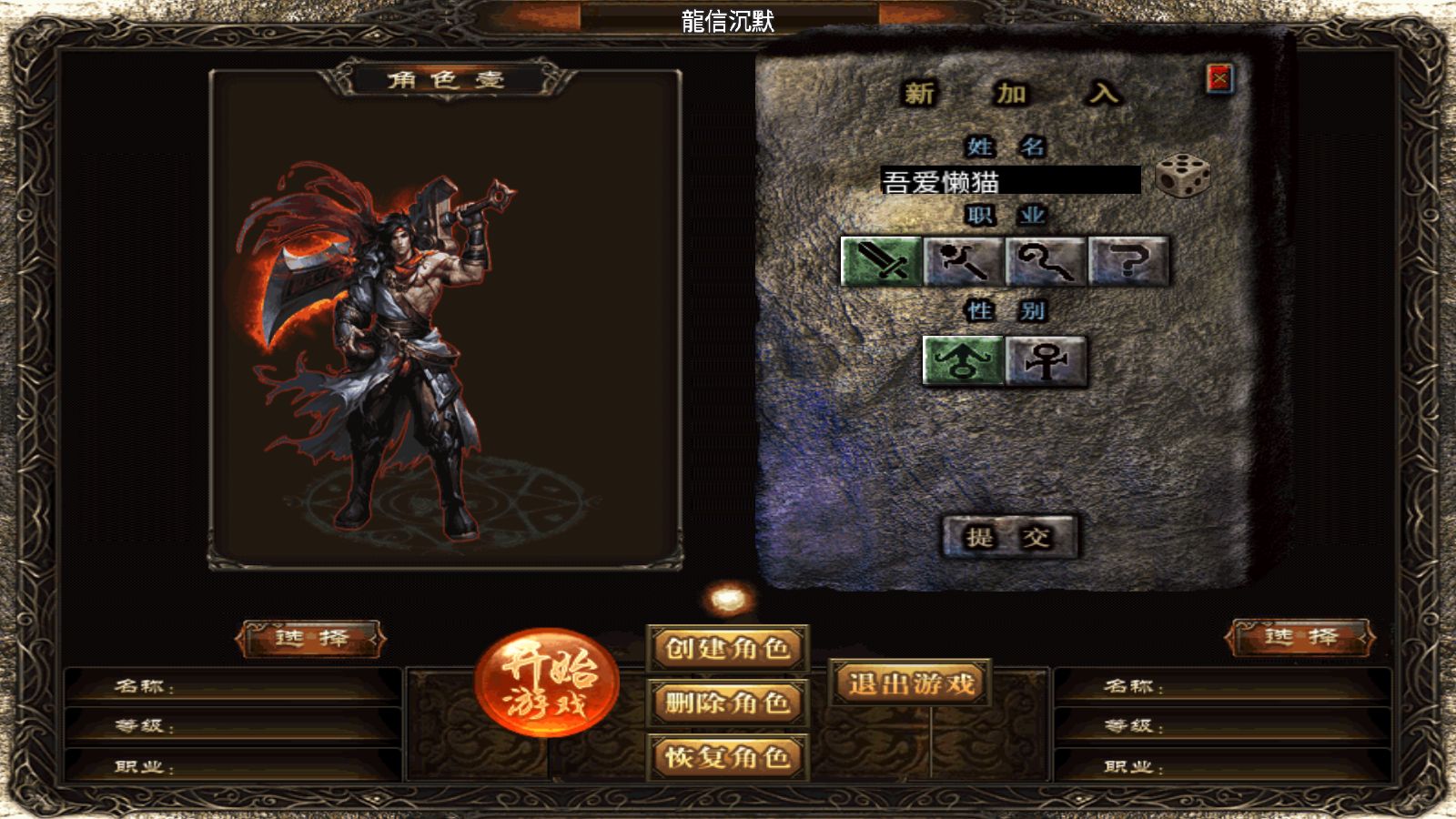Click the left 选择 select button
The image size is (1456, 819).
311,638
